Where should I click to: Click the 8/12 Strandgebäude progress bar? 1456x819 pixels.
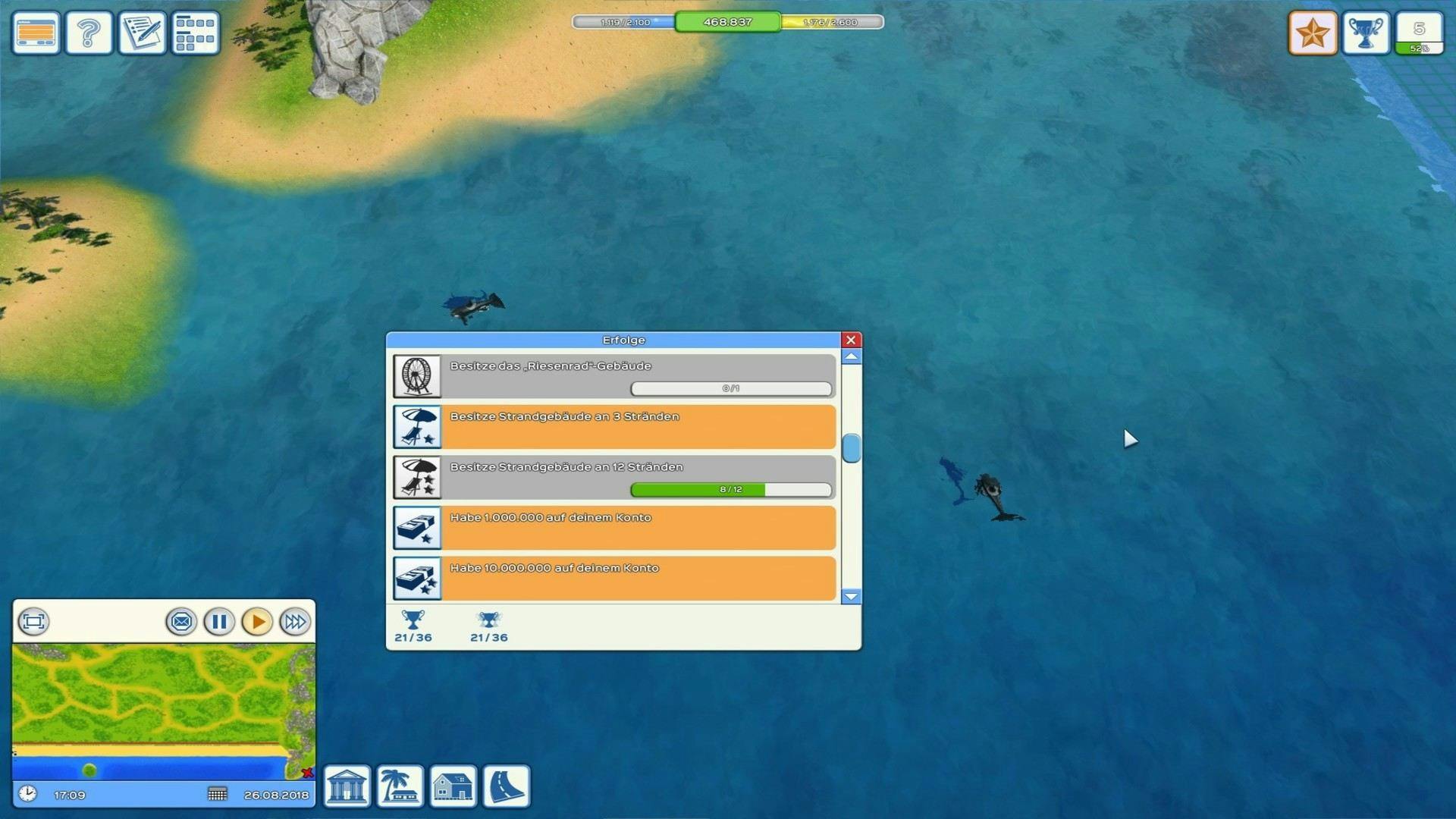click(730, 490)
